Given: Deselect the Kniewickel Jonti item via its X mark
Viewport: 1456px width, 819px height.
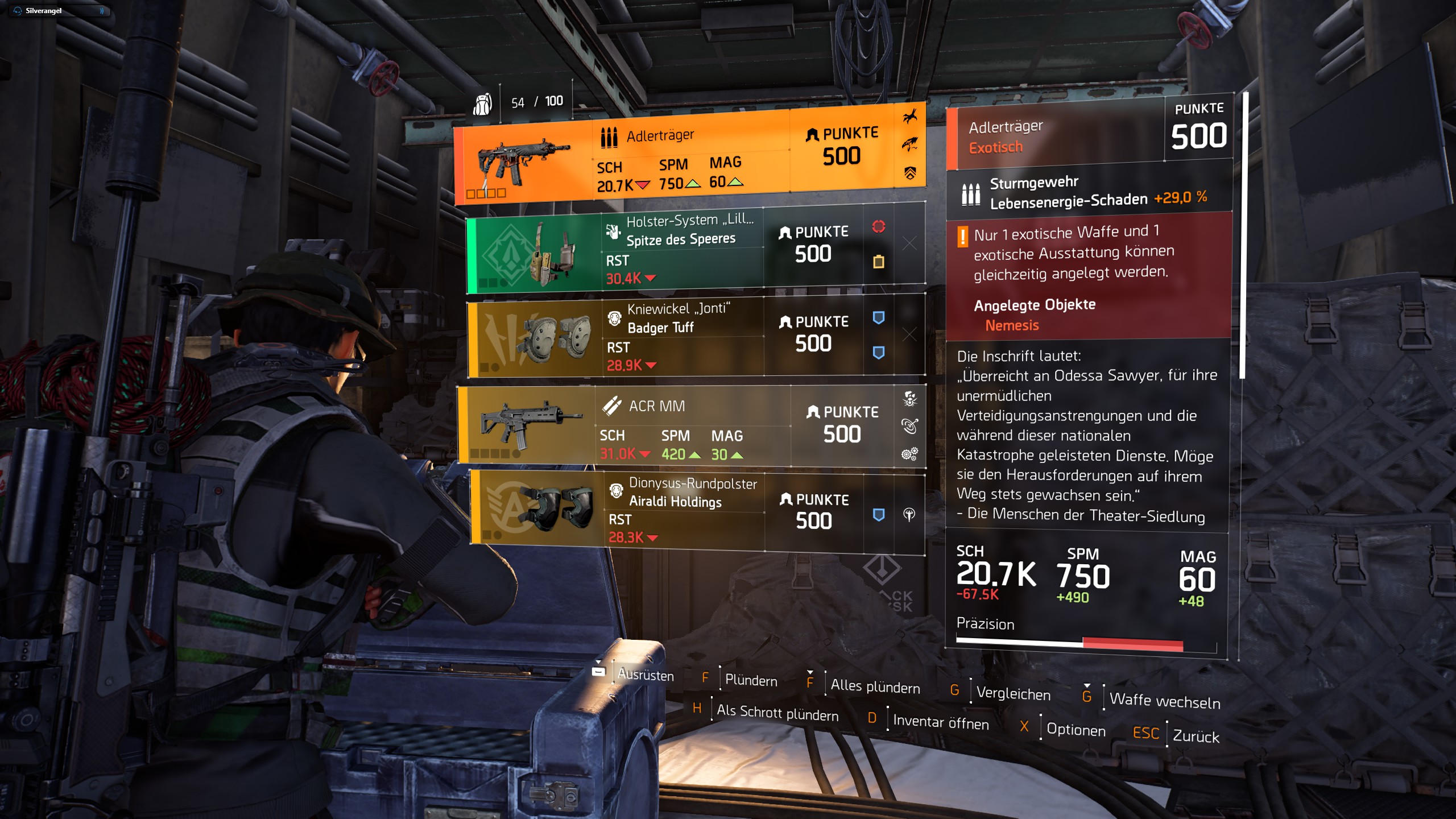Looking at the screenshot, I should click(x=909, y=330).
